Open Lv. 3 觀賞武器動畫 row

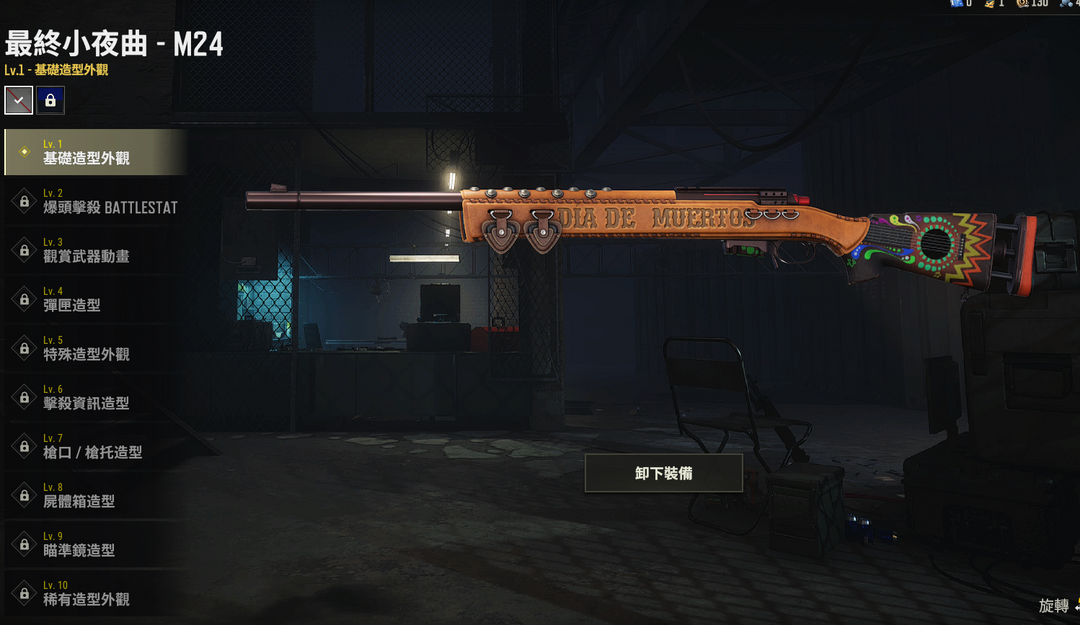(x=95, y=250)
